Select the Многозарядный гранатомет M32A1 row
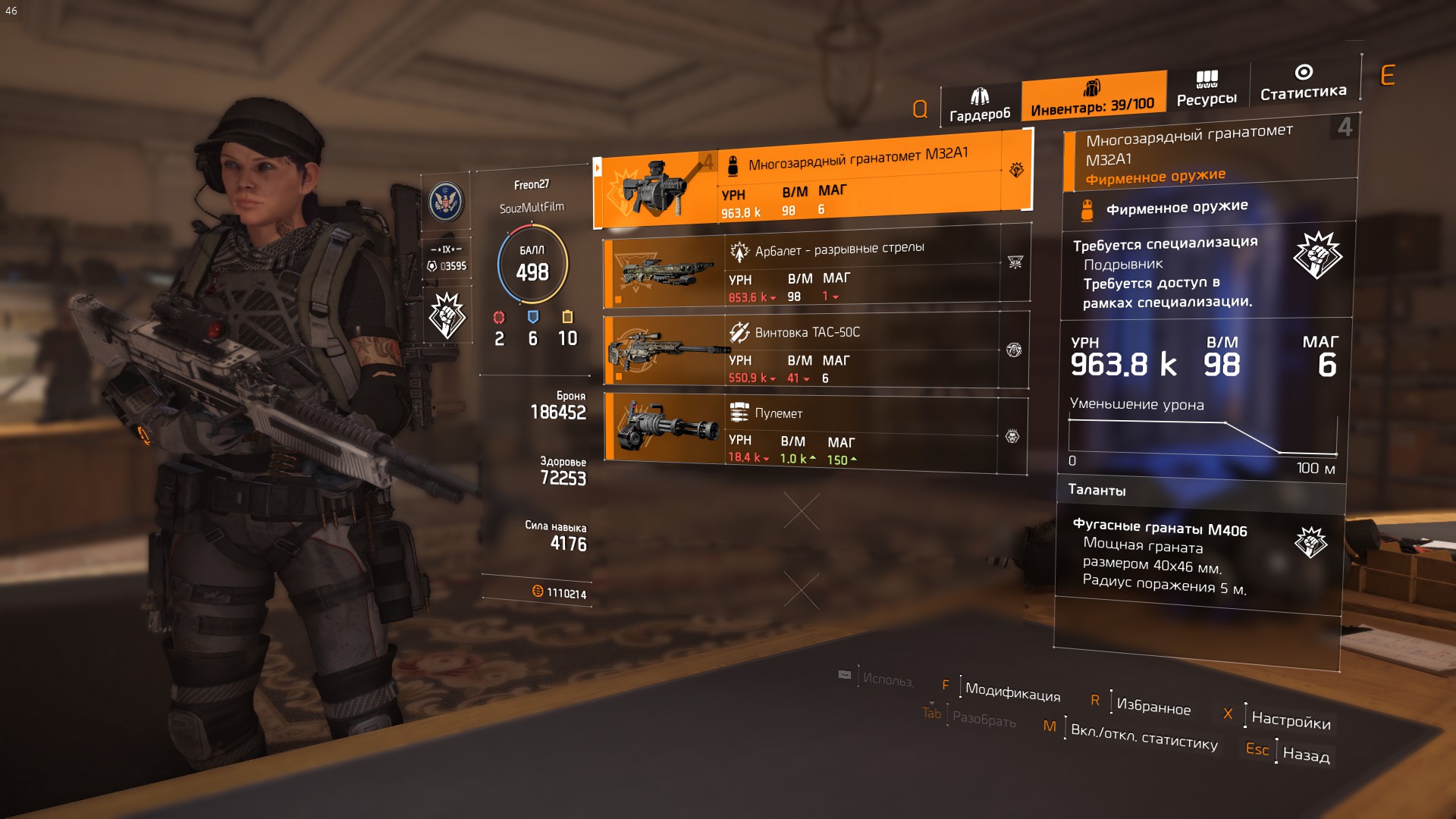 click(x=811, y=184)
